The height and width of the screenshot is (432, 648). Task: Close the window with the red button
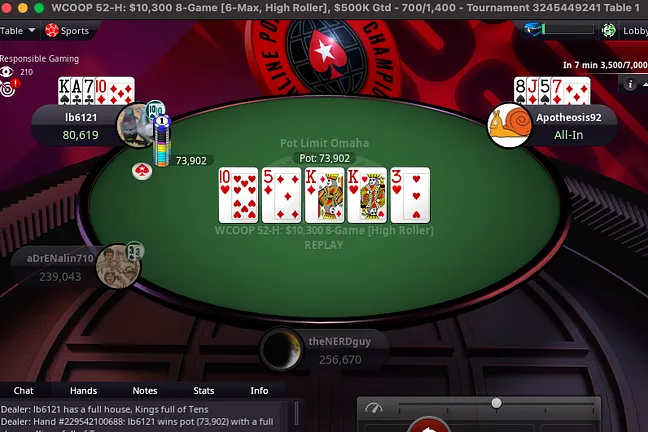tap(8, 7)
